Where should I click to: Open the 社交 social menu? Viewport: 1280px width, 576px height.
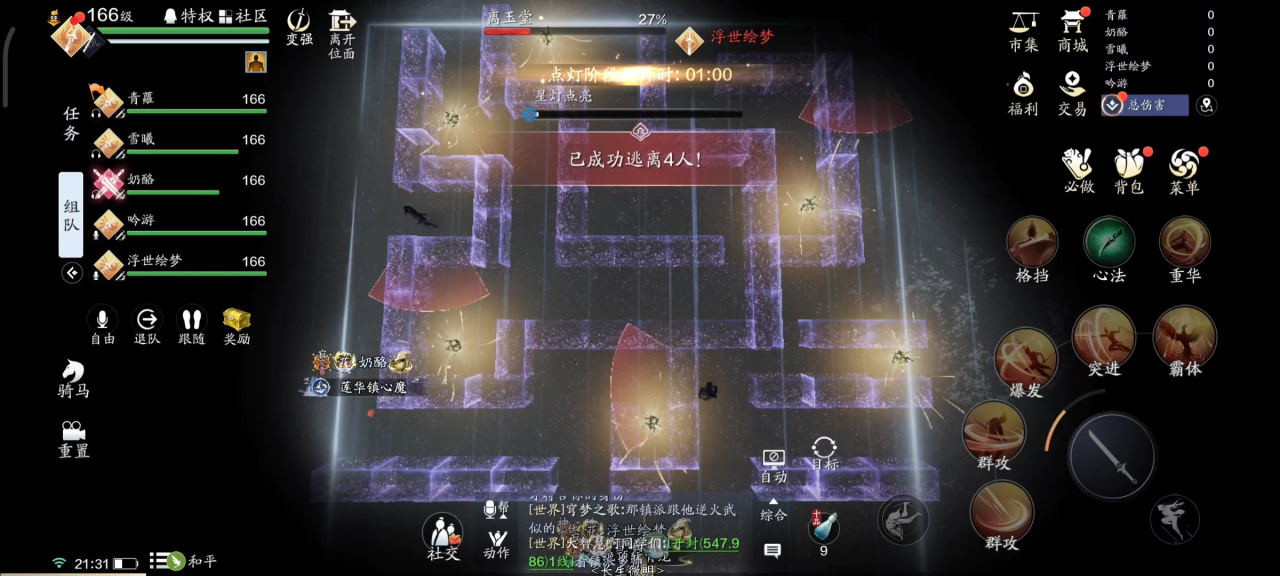[x=443, y=537]
